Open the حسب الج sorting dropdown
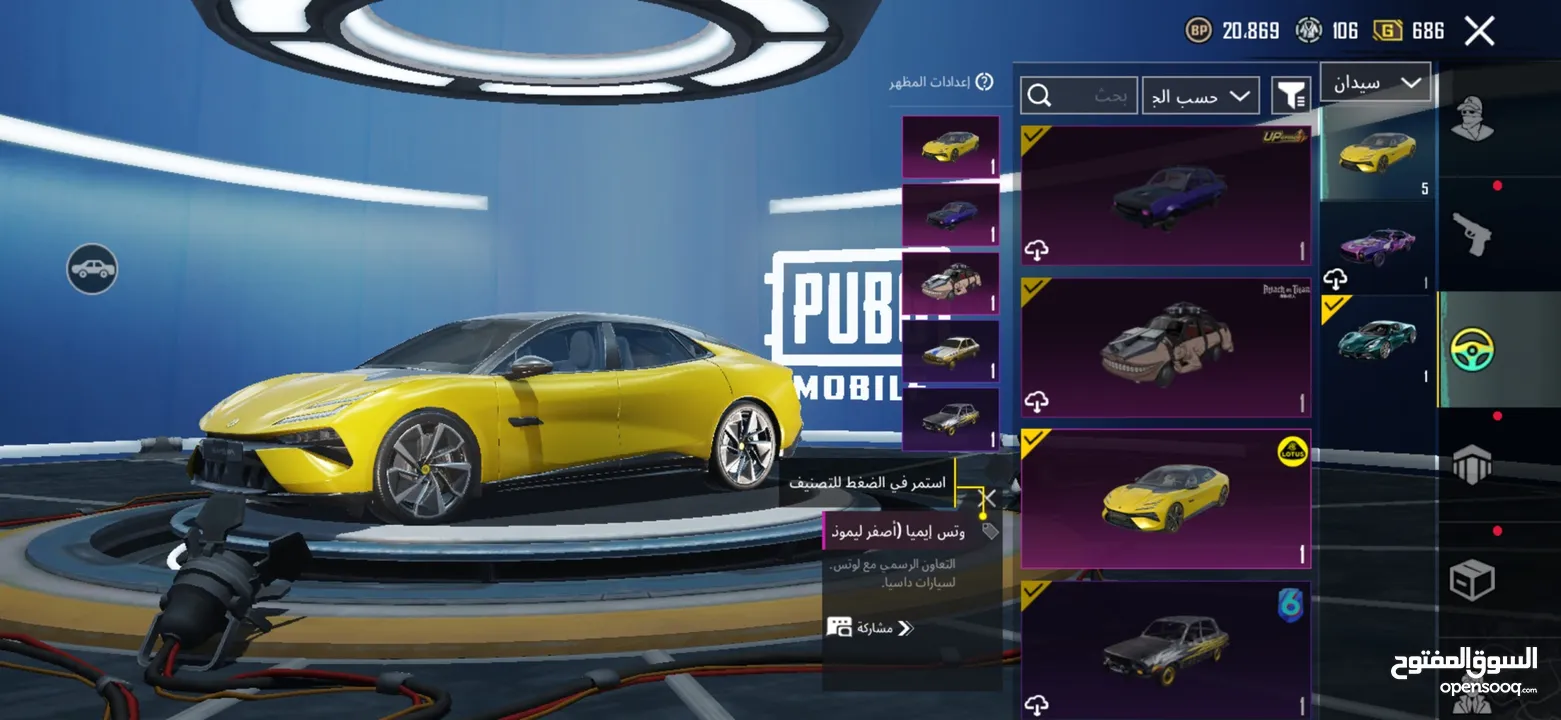The image size is (1561, 720). pyautogui.click(x=1200, y=95)
